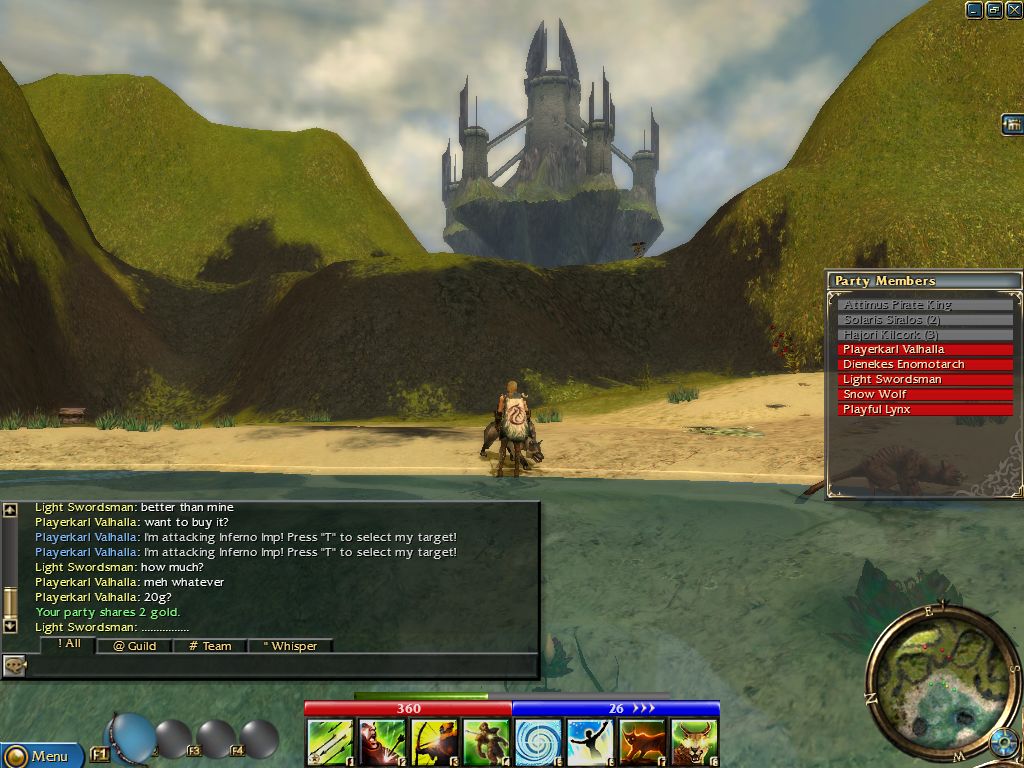Viewport: 1024px width, 768px height.
Task: Select the Whisper chat tab
Action: pos(290,646)
